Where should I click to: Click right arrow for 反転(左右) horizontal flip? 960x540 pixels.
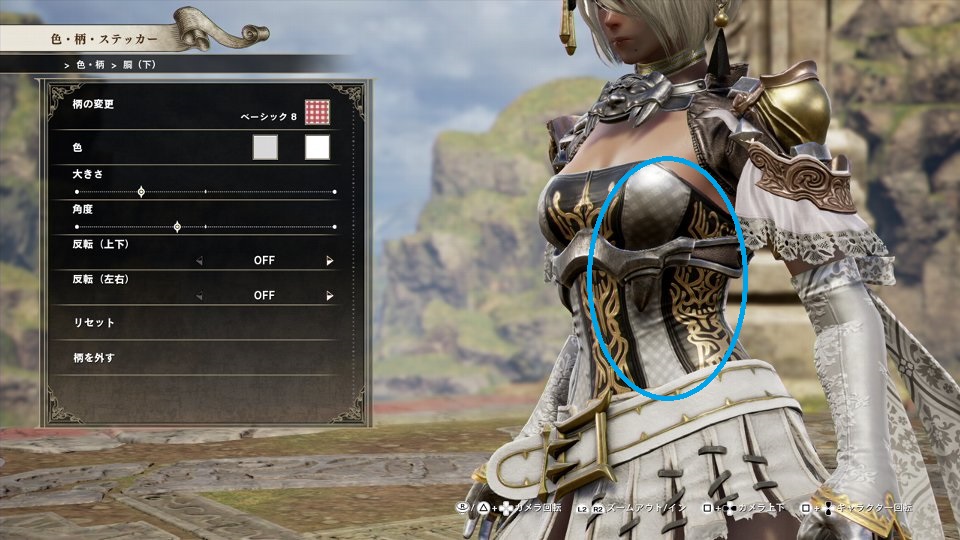coord(329,296)
